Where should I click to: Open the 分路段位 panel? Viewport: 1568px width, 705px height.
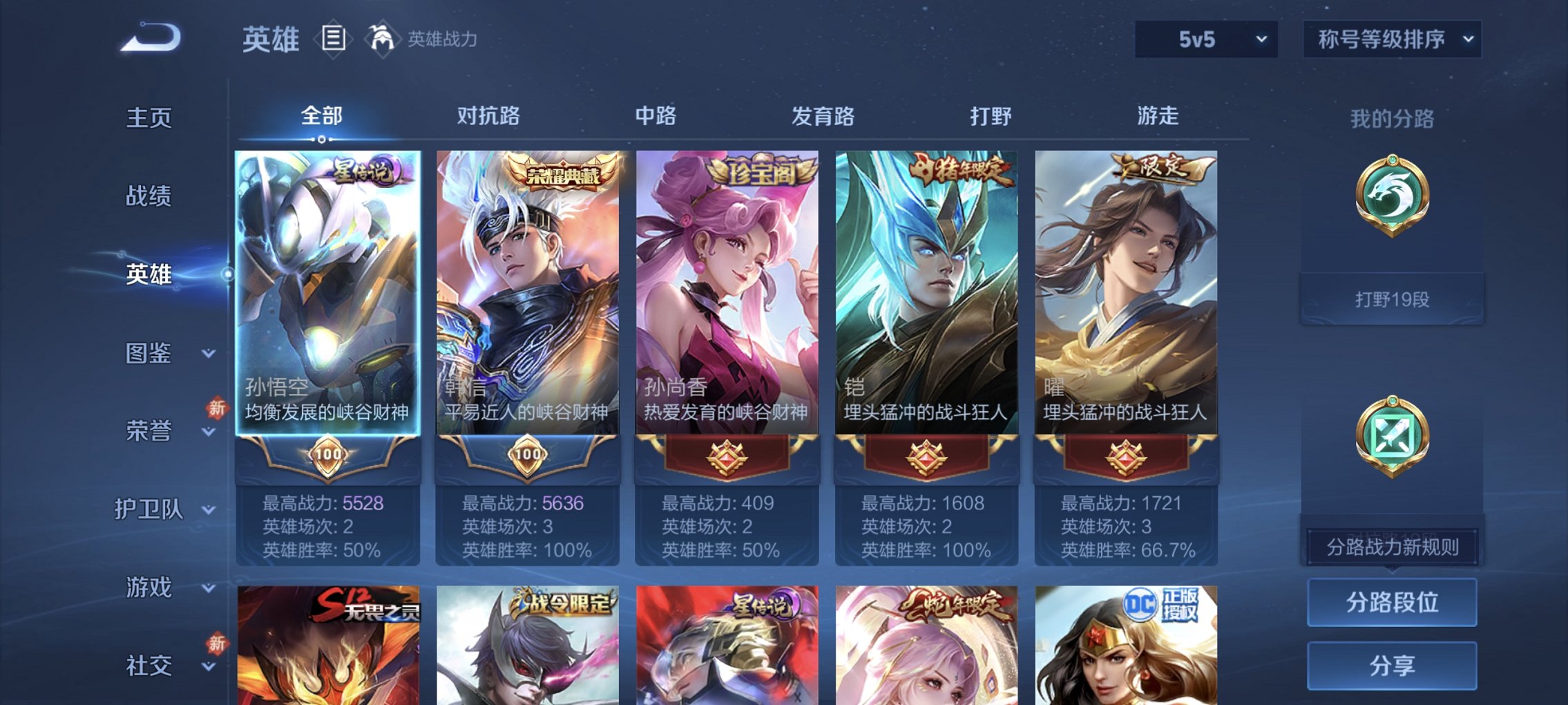click(1392, 603)
